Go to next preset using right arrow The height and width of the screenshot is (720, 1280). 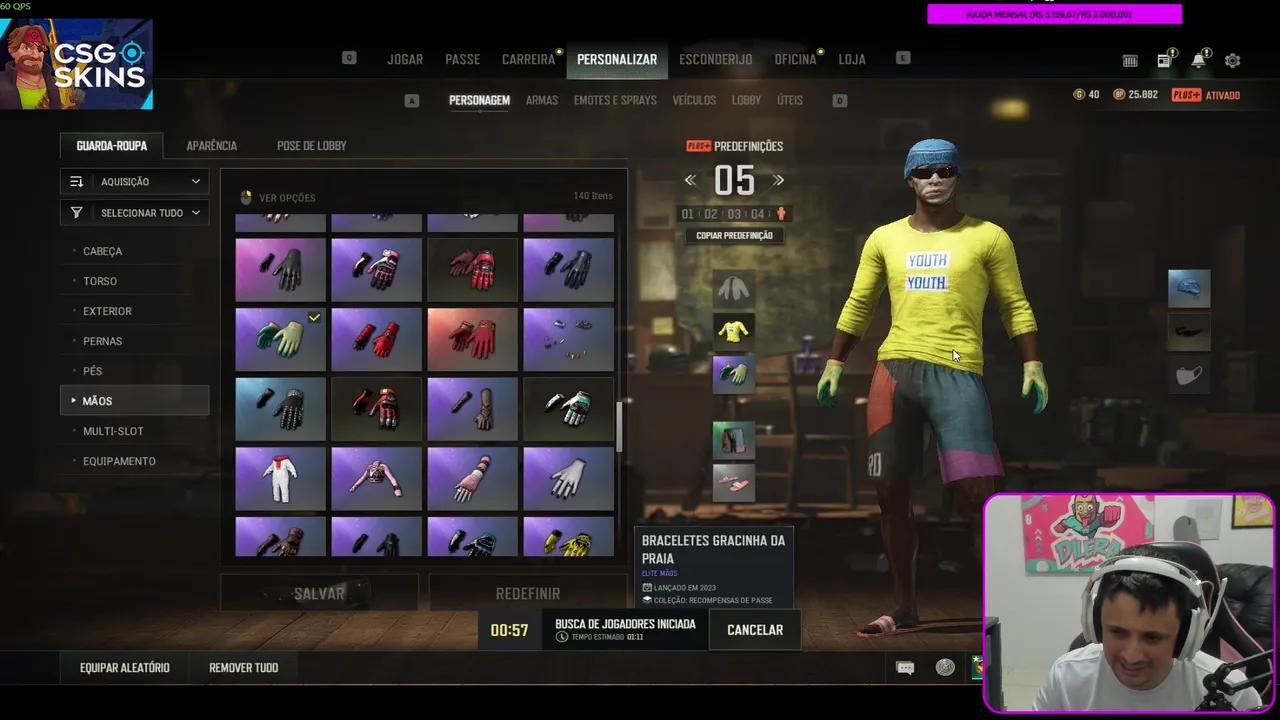pos(779,180)
